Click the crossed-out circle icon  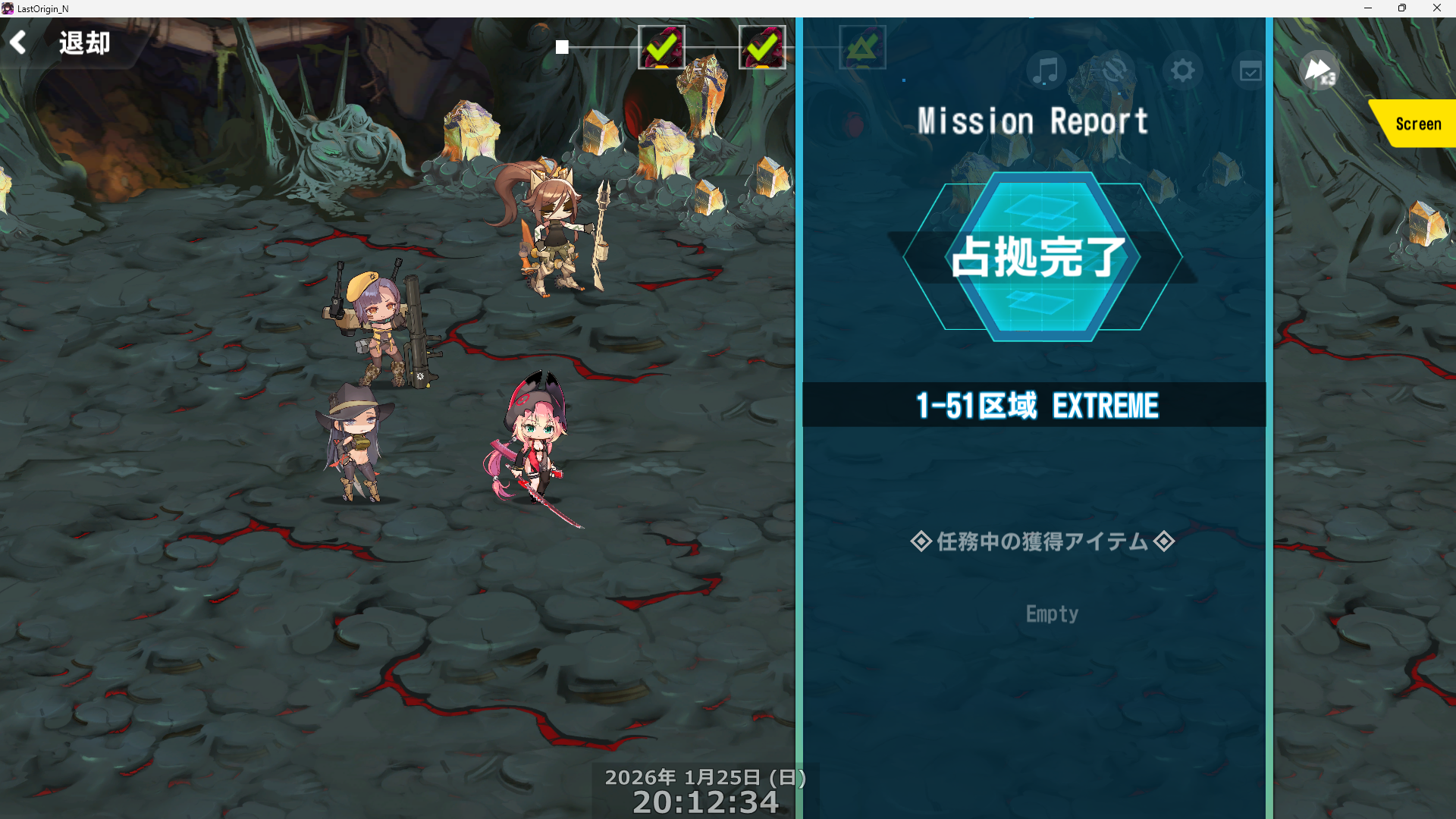[1114, 71]
